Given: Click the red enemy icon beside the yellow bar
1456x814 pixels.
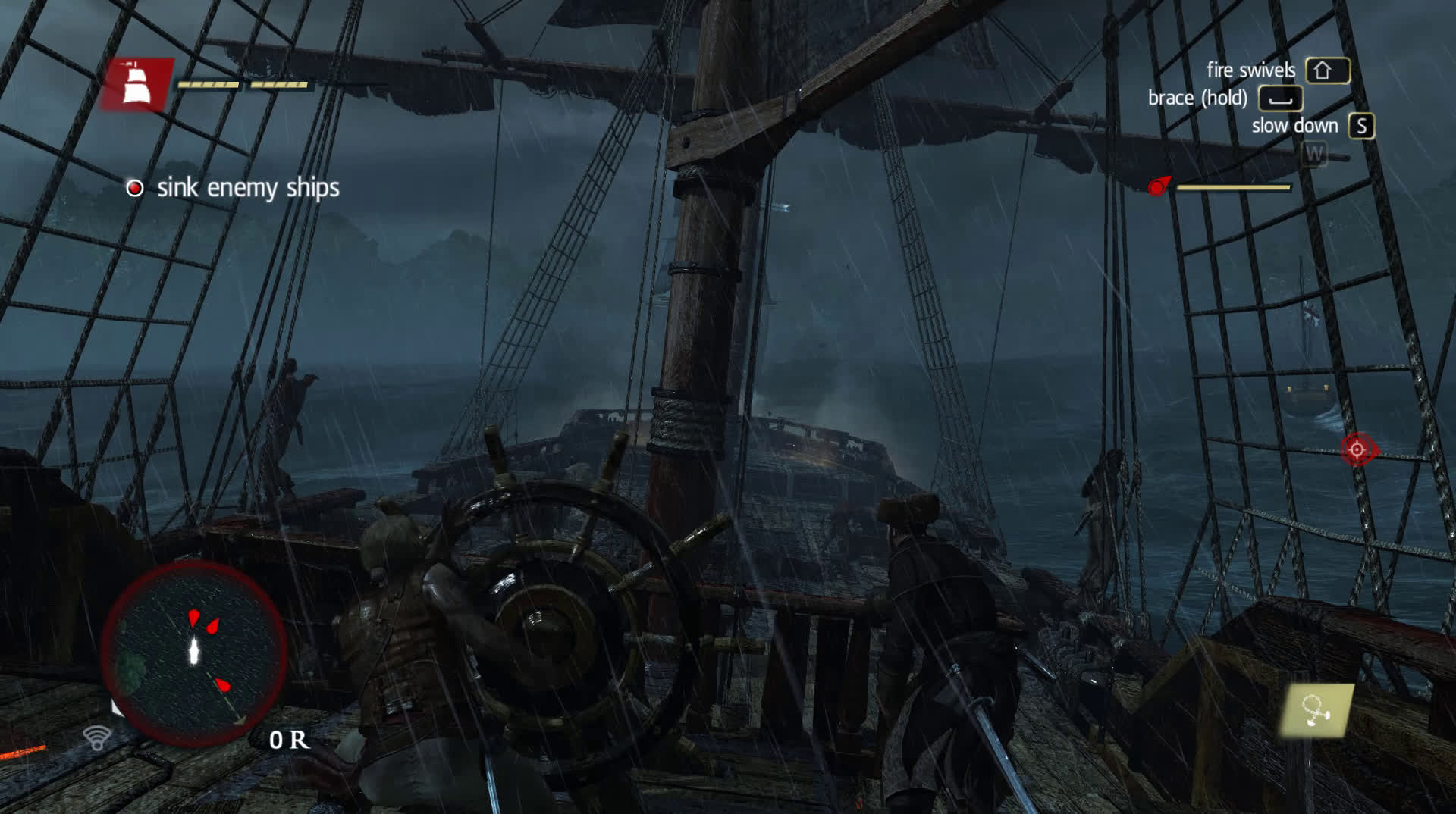Looking at the screenshot, I should 1159,186.
